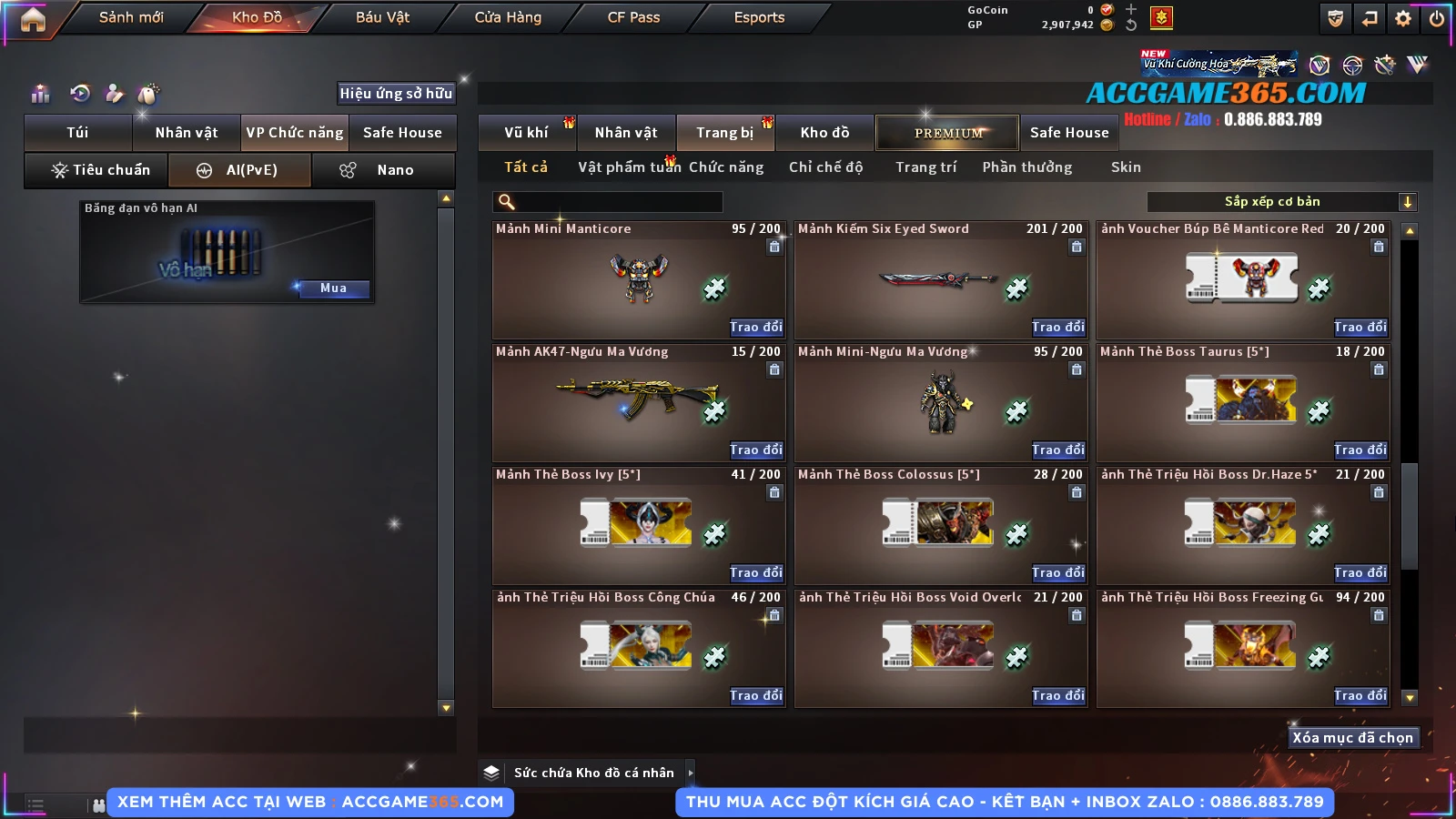
Task: Buy the Băng đạn vô hạn AI item
Action: [333, 288]
